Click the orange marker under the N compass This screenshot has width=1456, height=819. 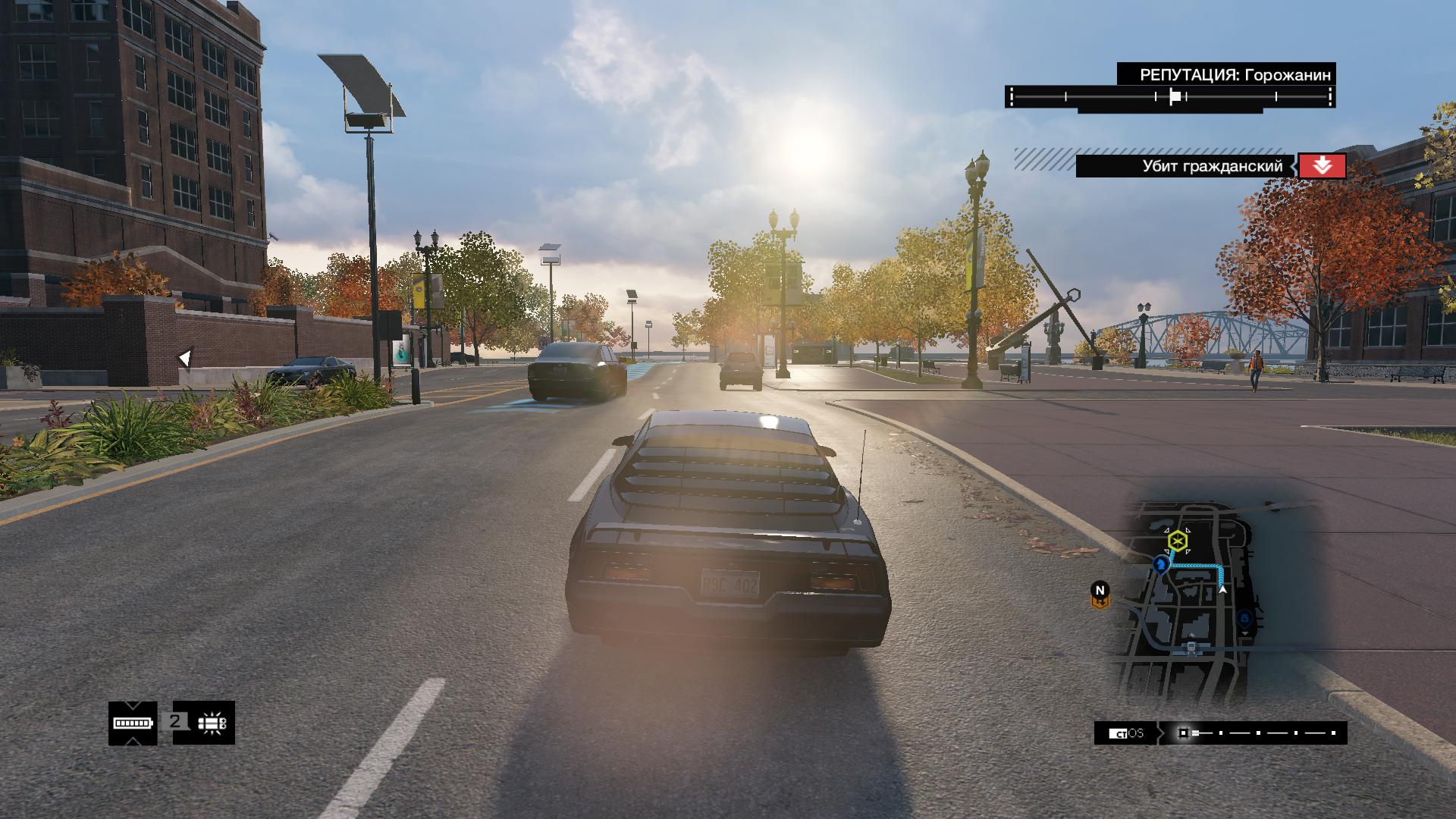[x=1100, y=602]
